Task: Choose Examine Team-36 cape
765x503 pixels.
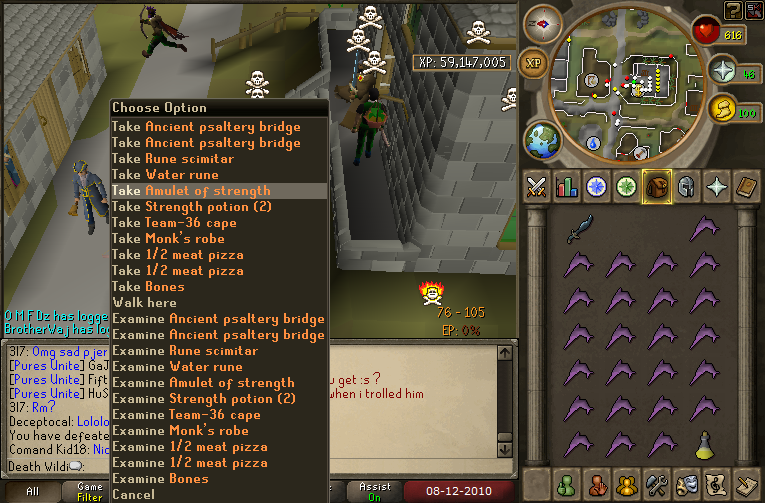Action: pyautogui.click(x=186, y=415)
